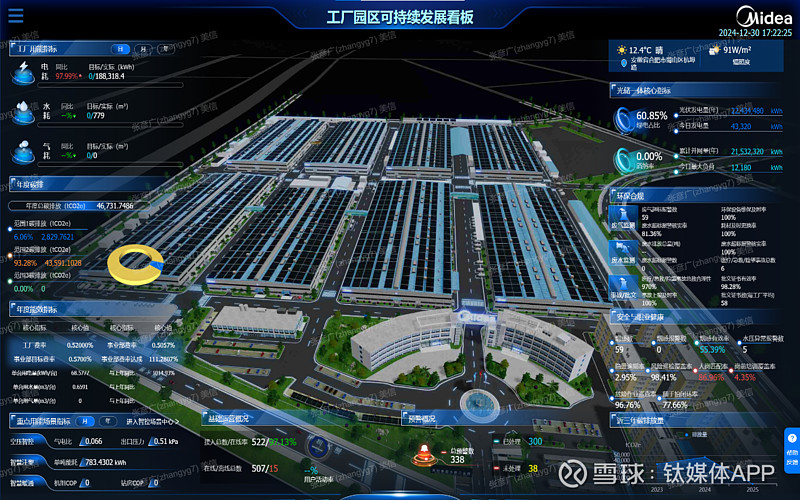Click the water consumption droplet icon

coord(22,110)
